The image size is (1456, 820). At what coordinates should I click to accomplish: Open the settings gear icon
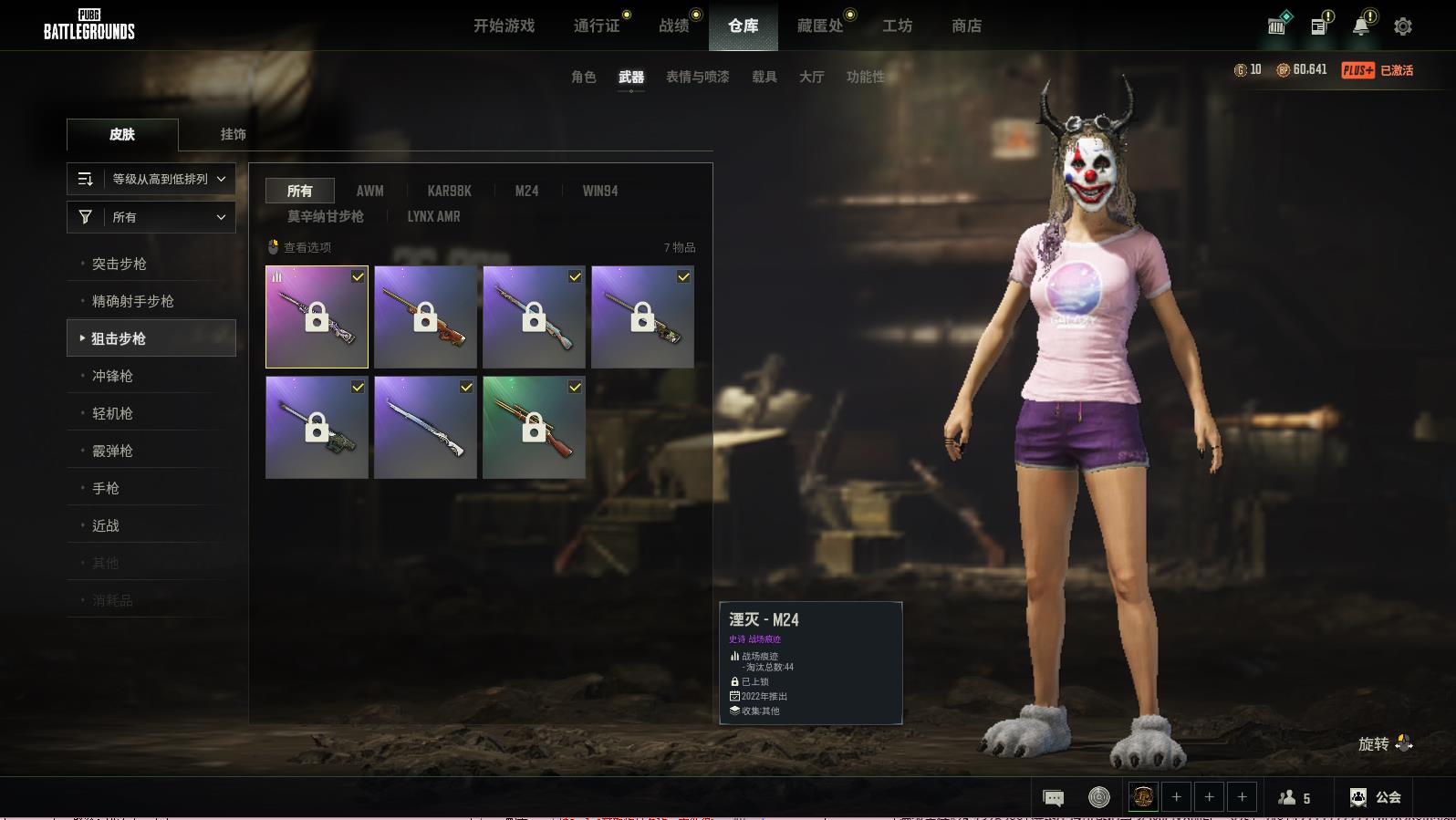pyautogui.click(x=1403, y=26)
